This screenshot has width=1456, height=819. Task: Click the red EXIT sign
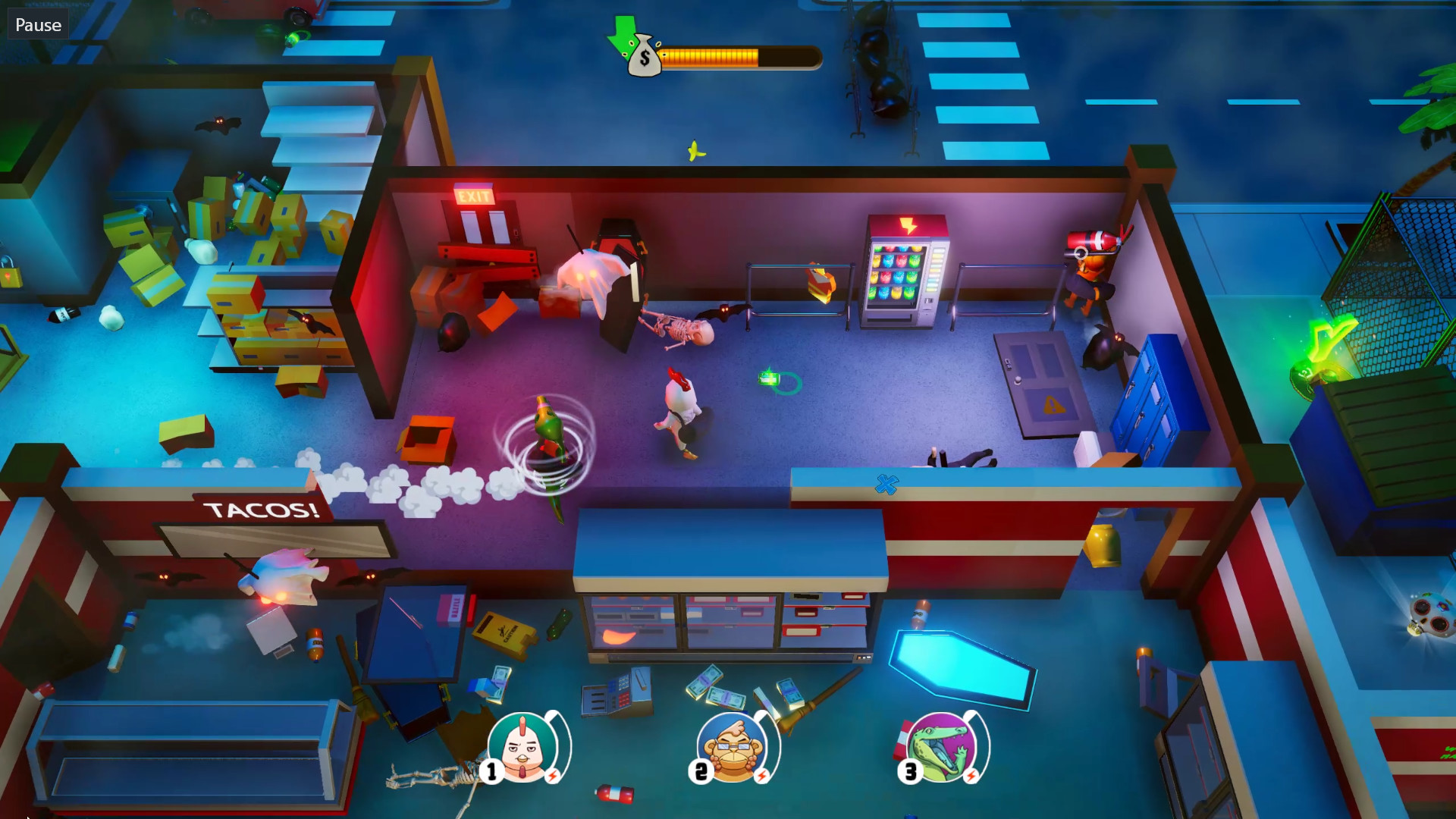pyautogui.click(x=475, y=196)
